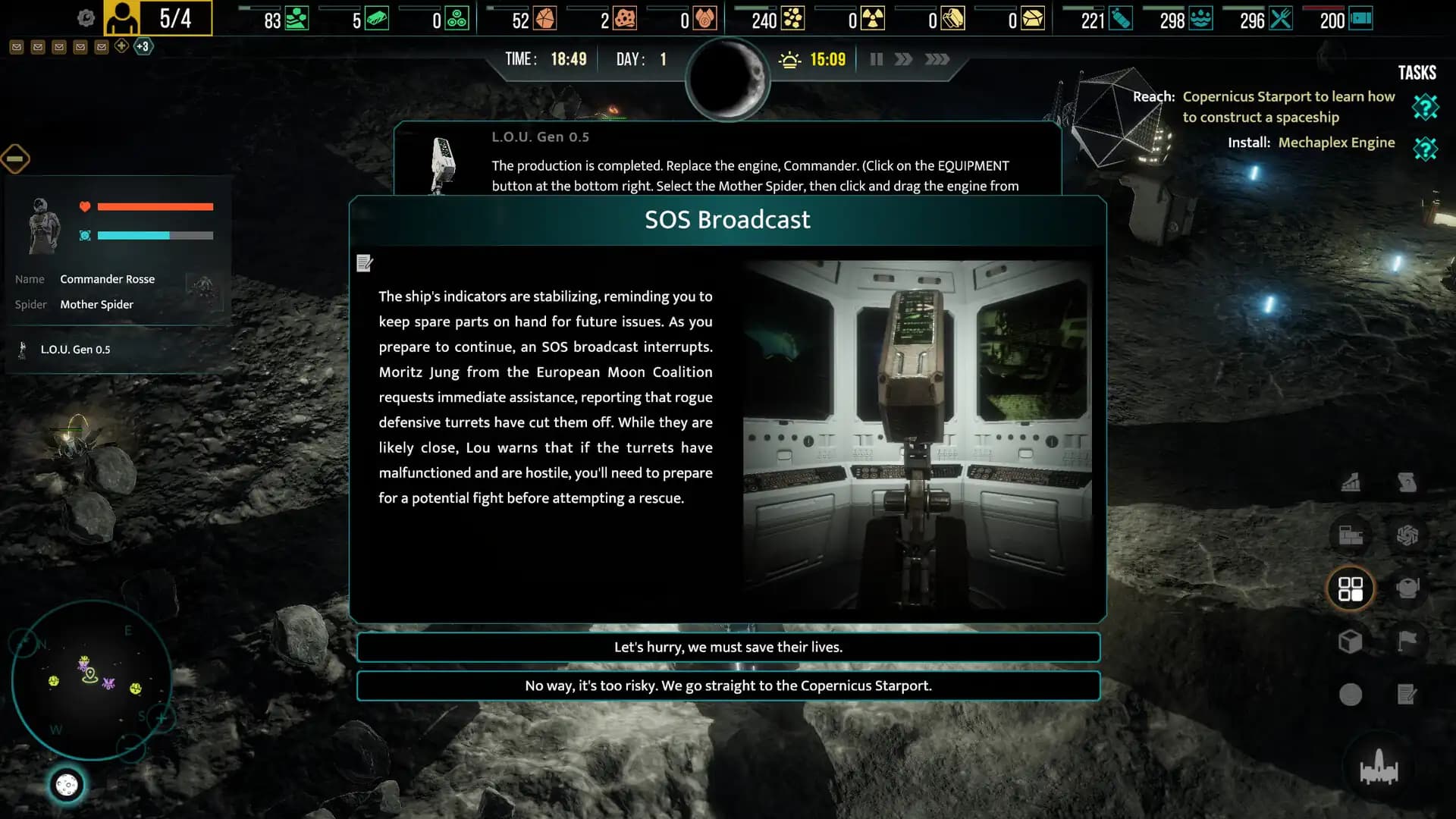
Task: Open the first envelope notification
Action: click(x=17, y=46)
